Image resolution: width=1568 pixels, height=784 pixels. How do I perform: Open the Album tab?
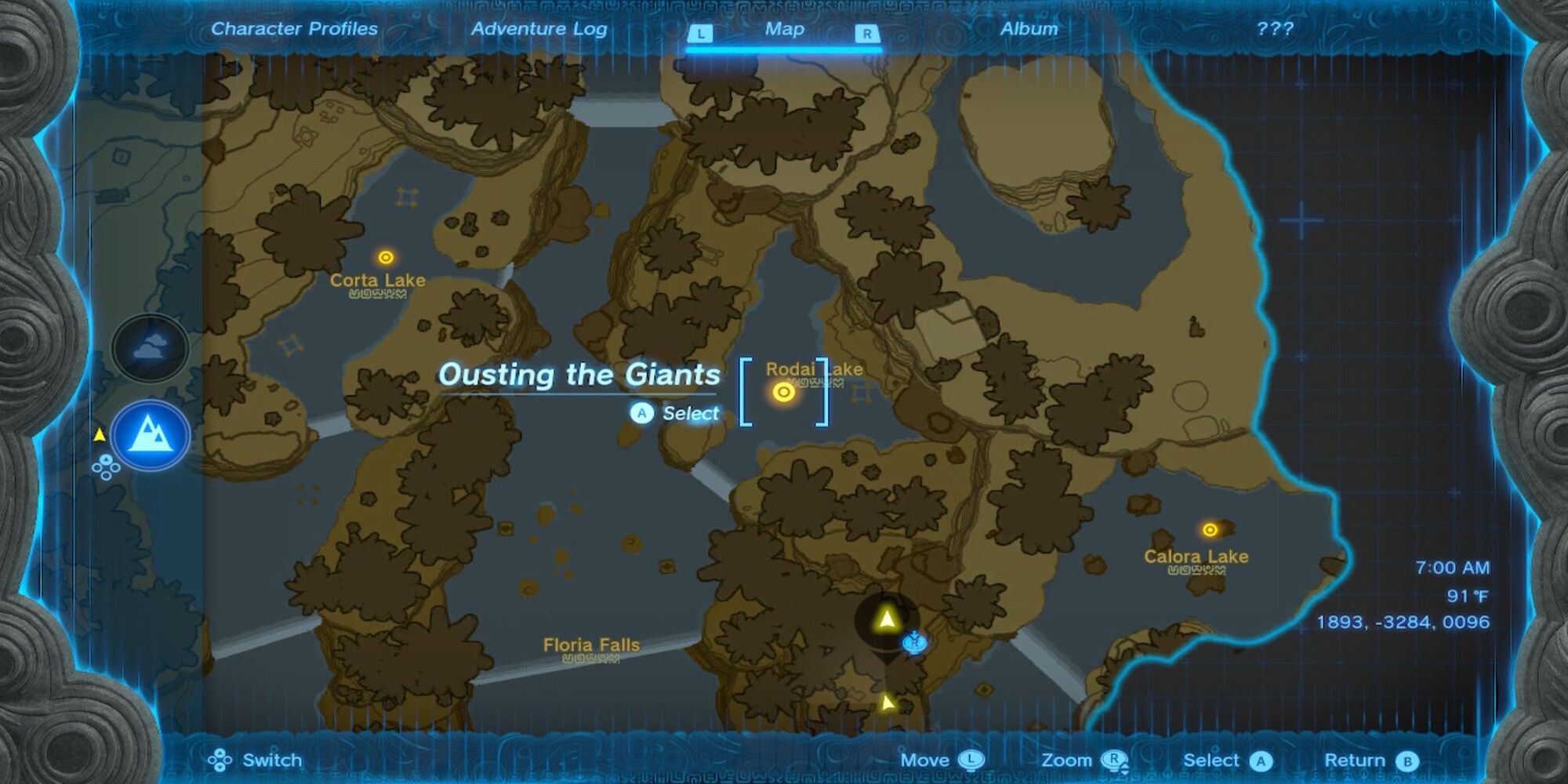1029,29
